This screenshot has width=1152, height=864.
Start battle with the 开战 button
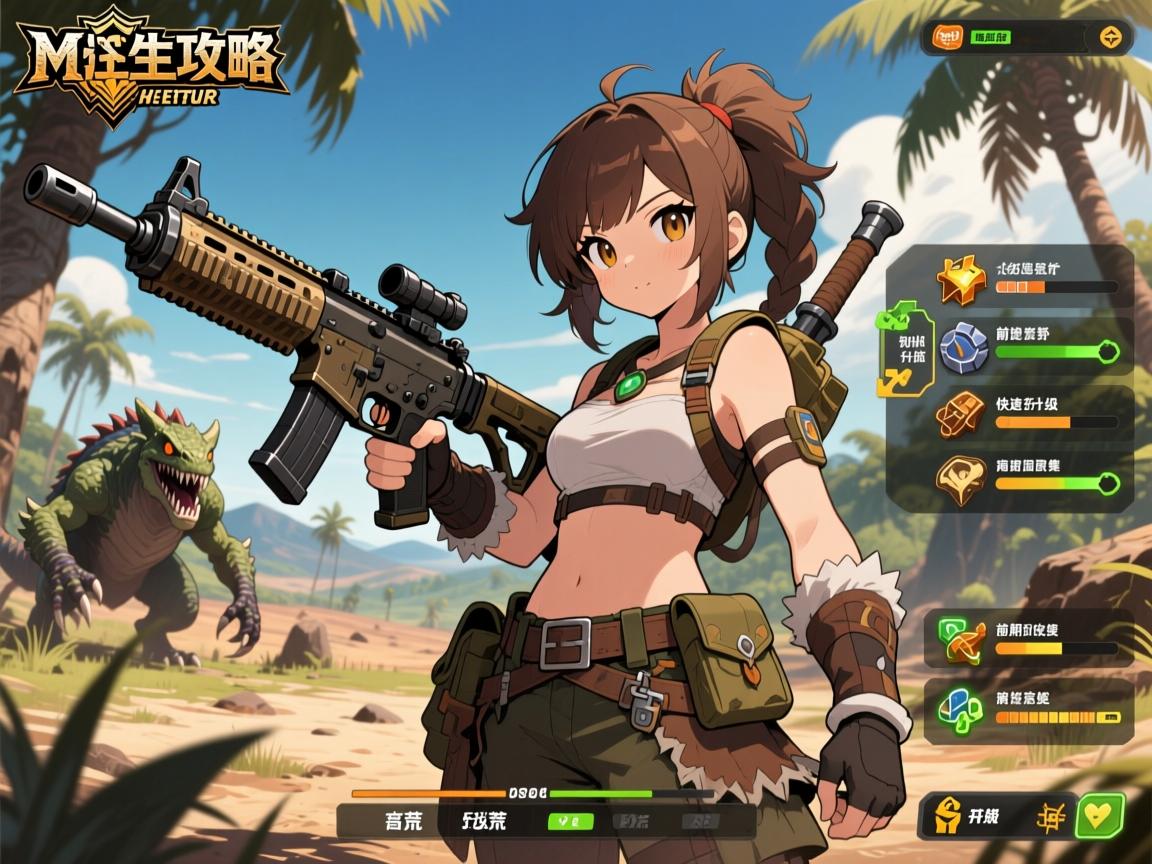[968, 815]
